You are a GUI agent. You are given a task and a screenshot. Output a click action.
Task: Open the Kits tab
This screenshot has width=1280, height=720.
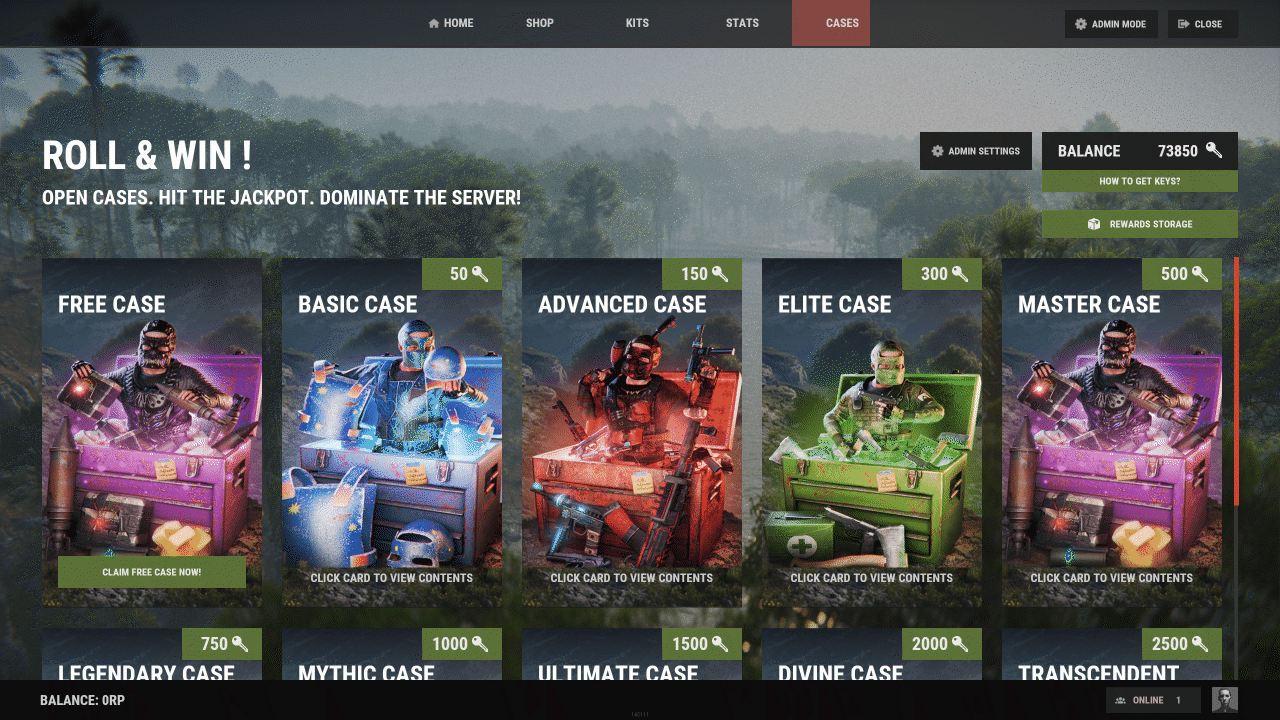click(x=637, y=23)
